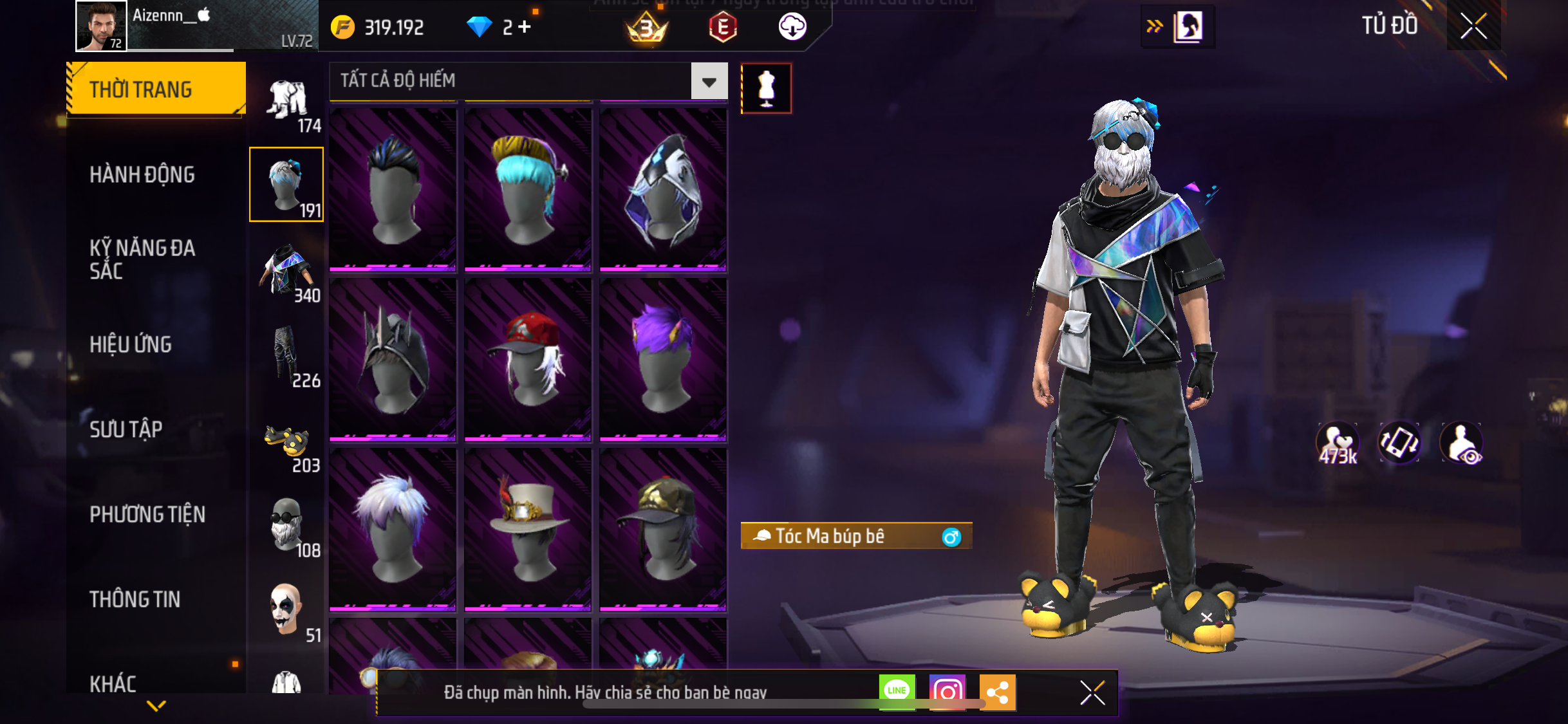Select the white top hat headwear
The width and height of the screenshot is (1568, 724).
pyautogui.click(x=528, y=529)
